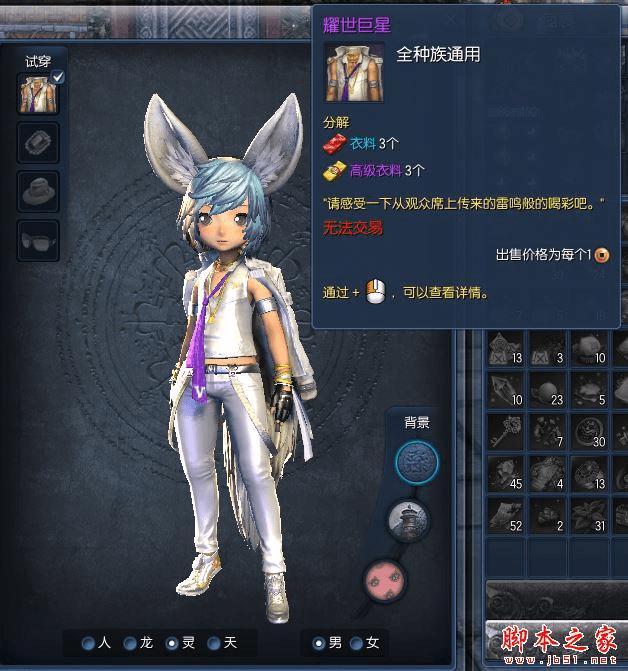Select the 男 gender option
The image size is (628, 671).
319,643
